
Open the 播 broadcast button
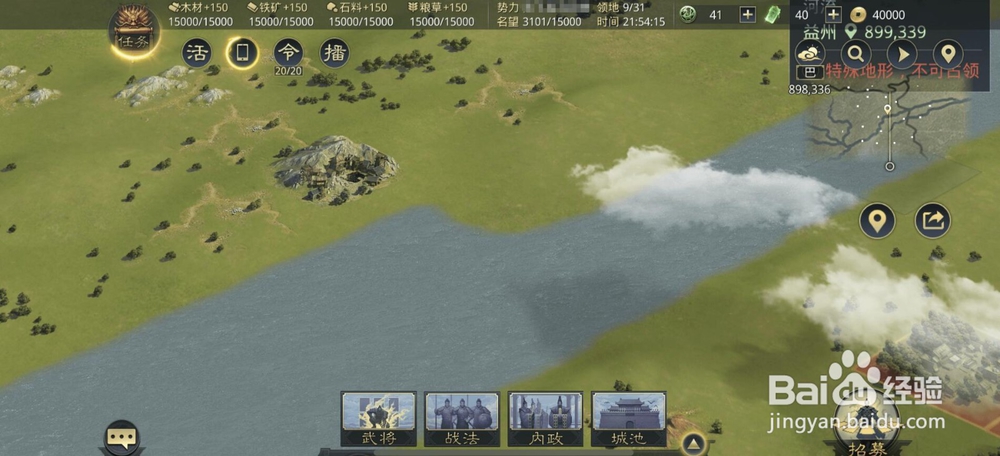pos(334,52)
